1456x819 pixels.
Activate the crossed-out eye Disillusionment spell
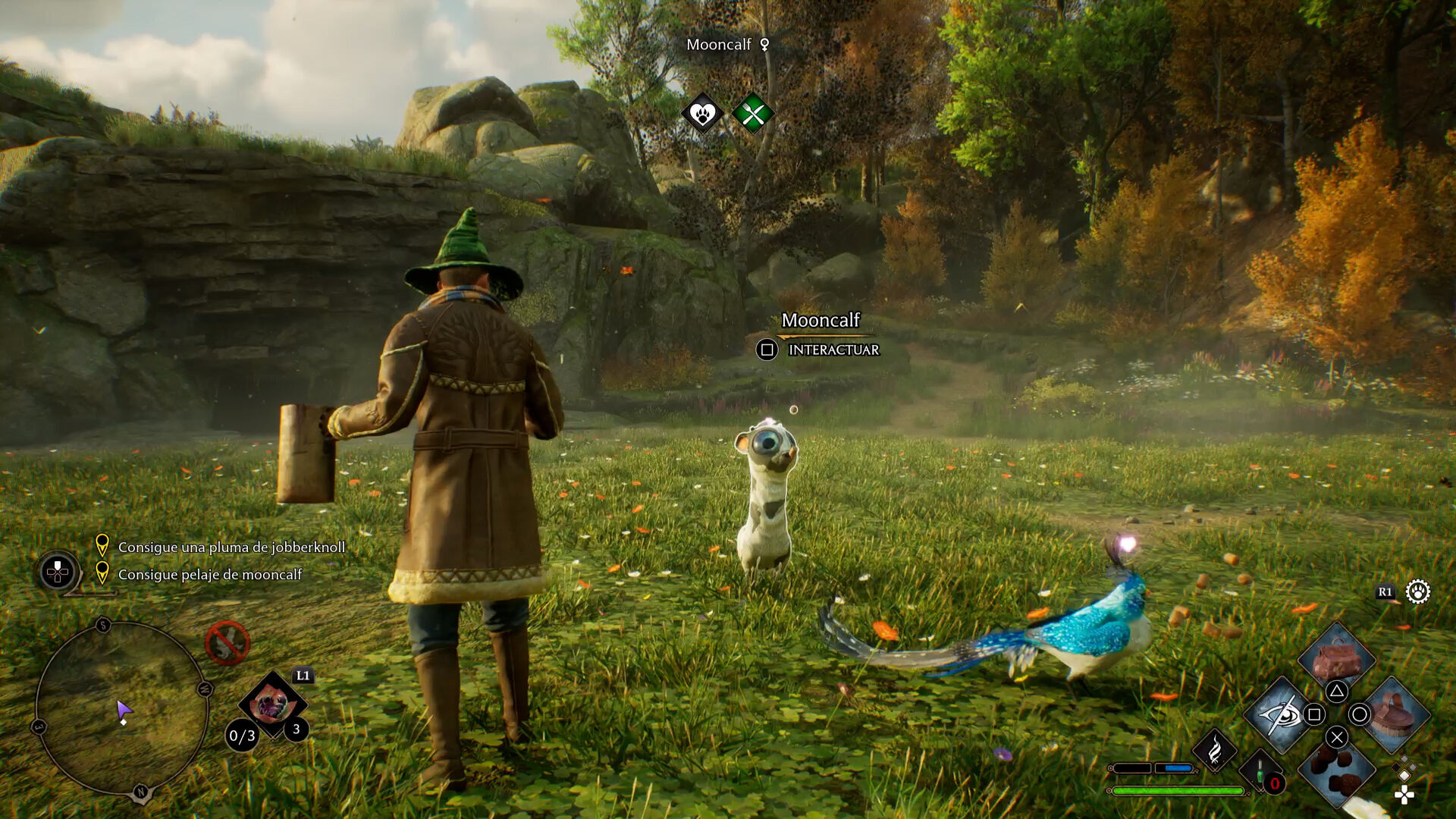1280,714
